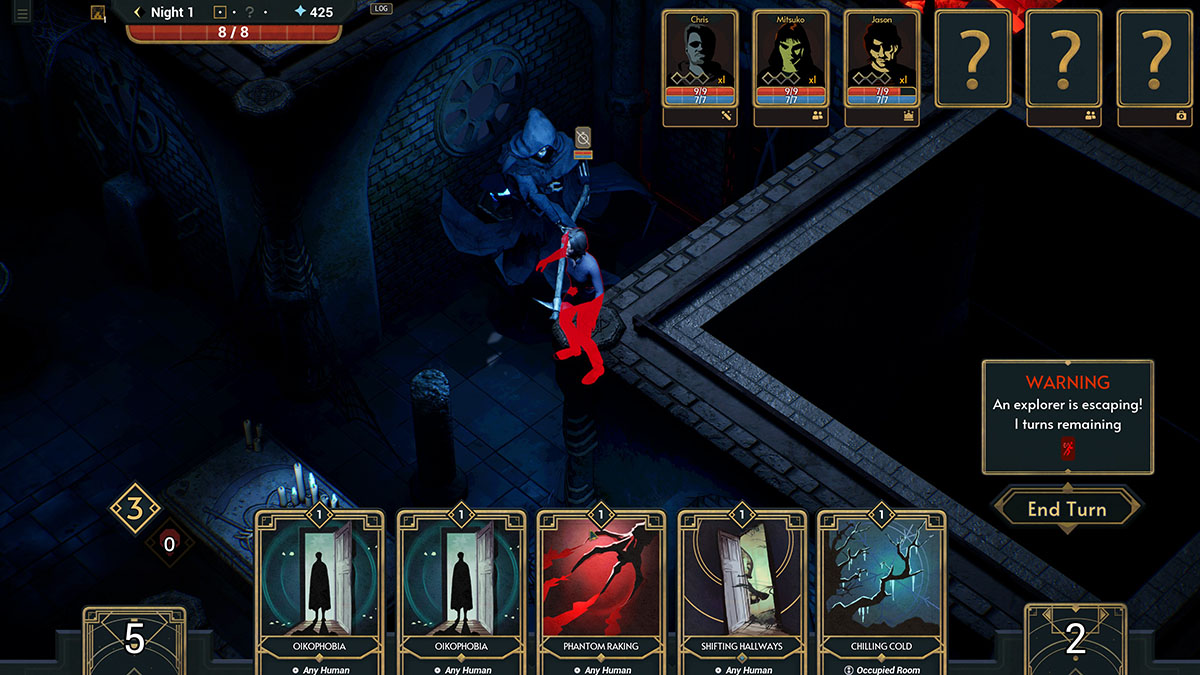The width and height of the screenshot is (1200, 675).
Task: Open the LOG panel
Action: [x=381, y=8]
